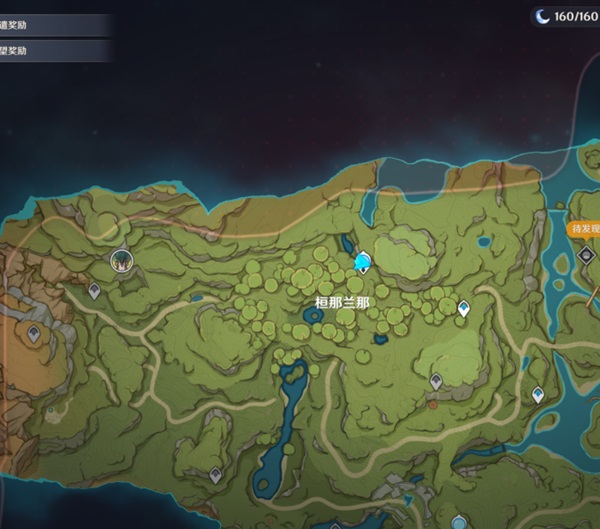The height and width of the screenshot is (529, 600).
Task: Select the Statue of The Seven marker
Action: click(x=122, y=261)
